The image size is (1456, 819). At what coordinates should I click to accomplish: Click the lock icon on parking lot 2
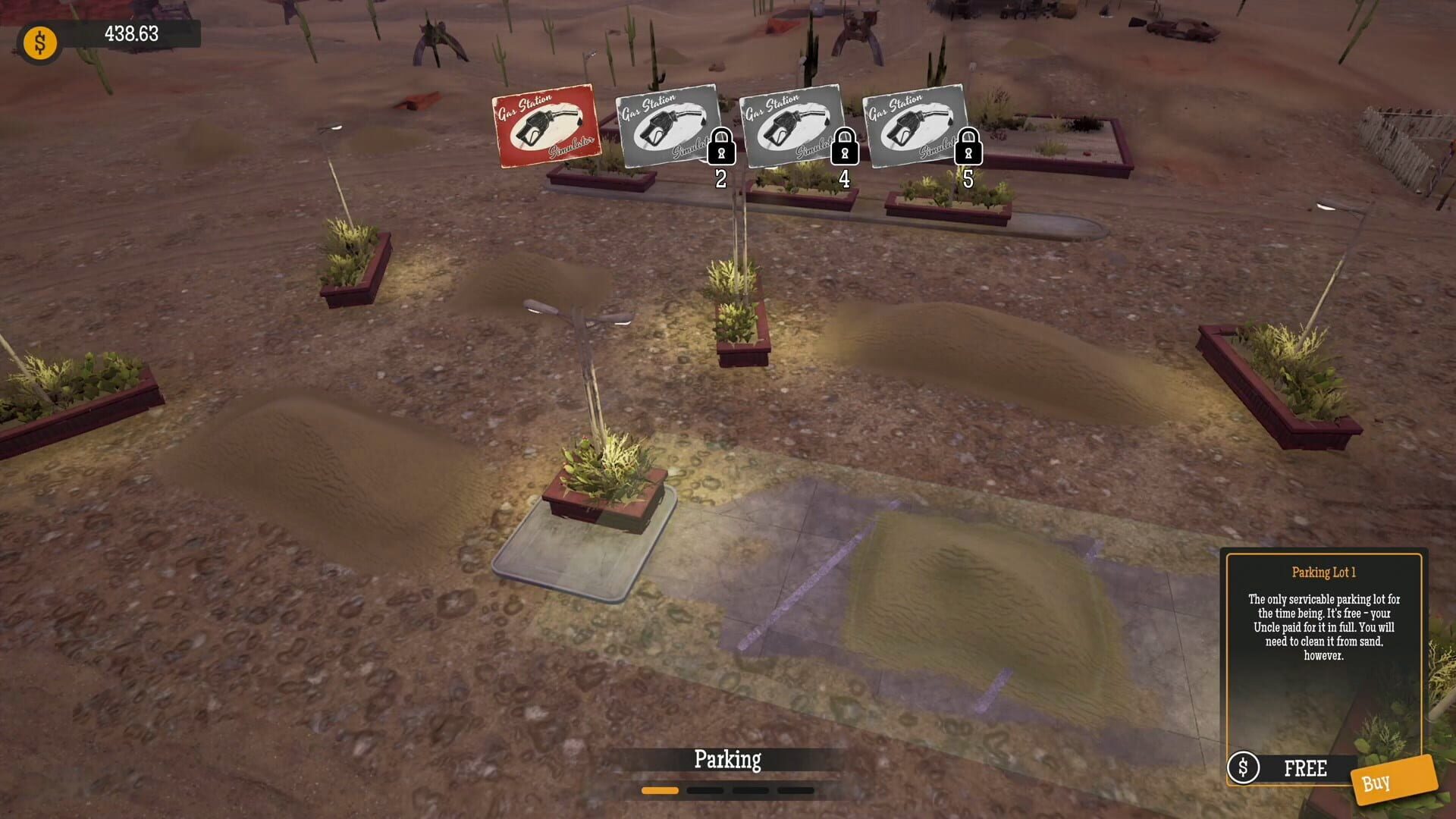[722, 149]
